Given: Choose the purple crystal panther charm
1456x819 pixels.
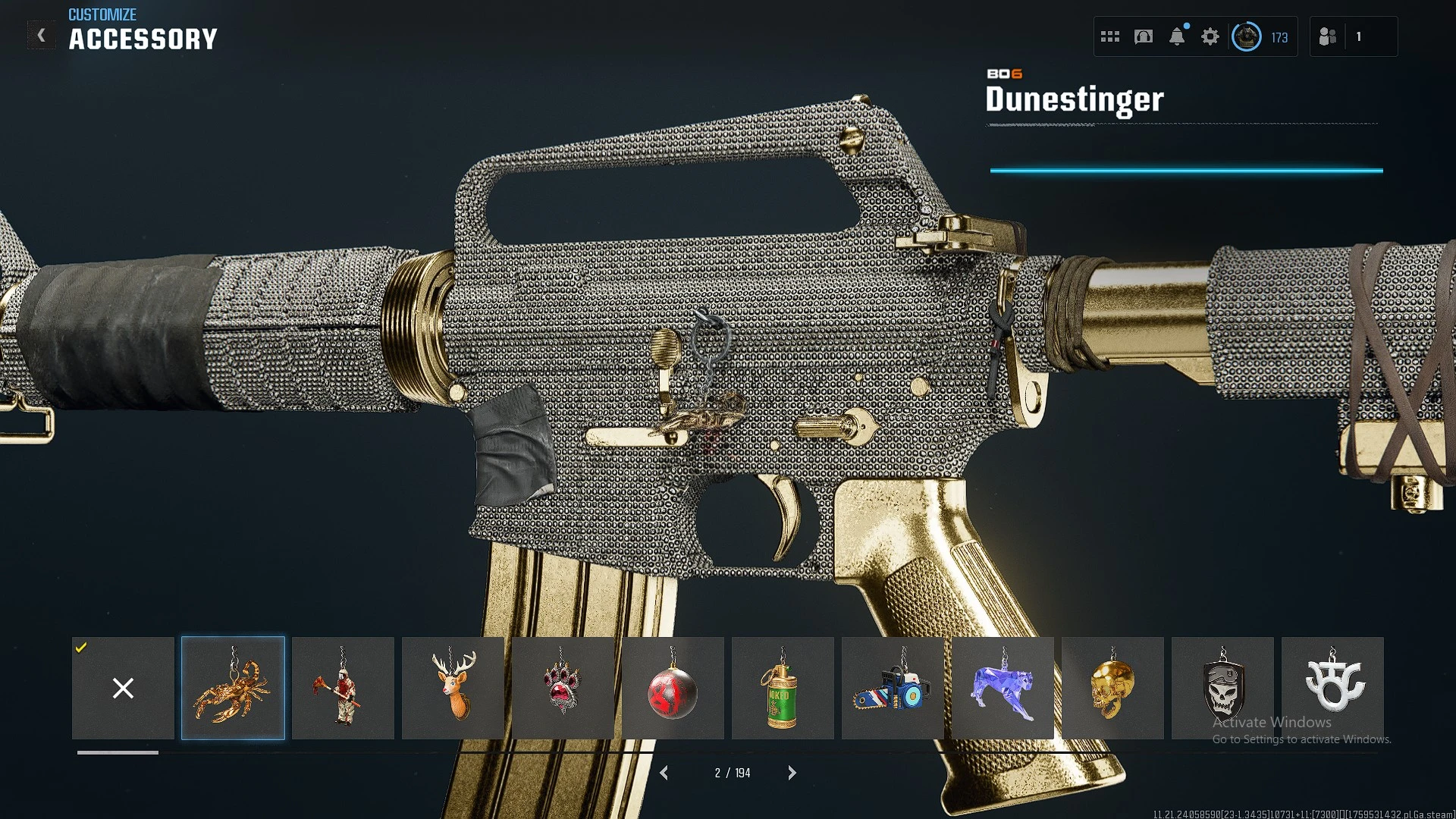Looking at the screenshot, I should pyautogui.click(x=1003, y=688).
